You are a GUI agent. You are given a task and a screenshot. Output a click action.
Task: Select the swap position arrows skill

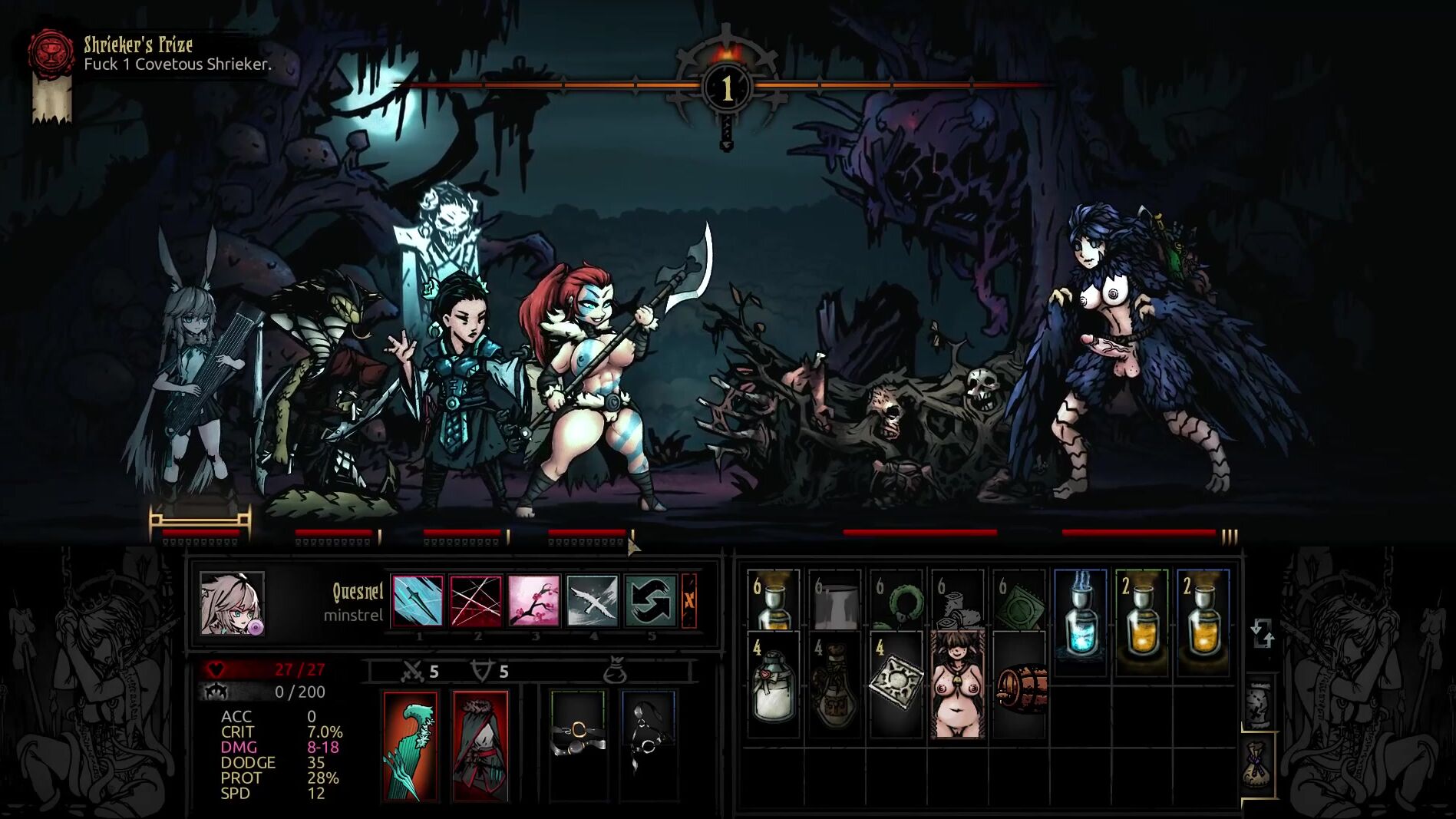point(650,600)
